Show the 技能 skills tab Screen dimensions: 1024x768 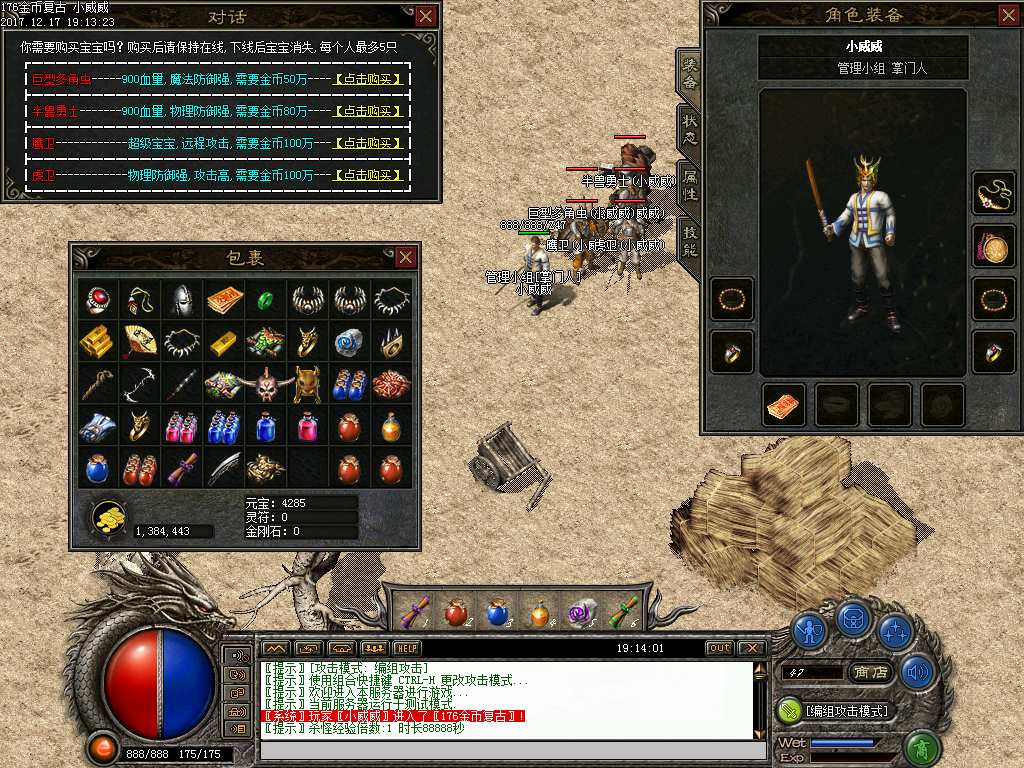pyautogui.click(x=690, y=240)
